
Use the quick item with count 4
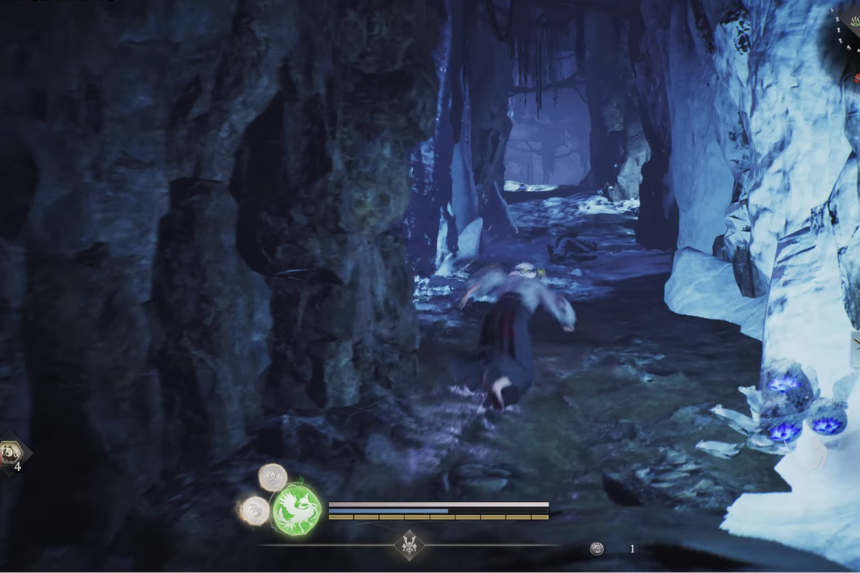[x=11, y=453]
